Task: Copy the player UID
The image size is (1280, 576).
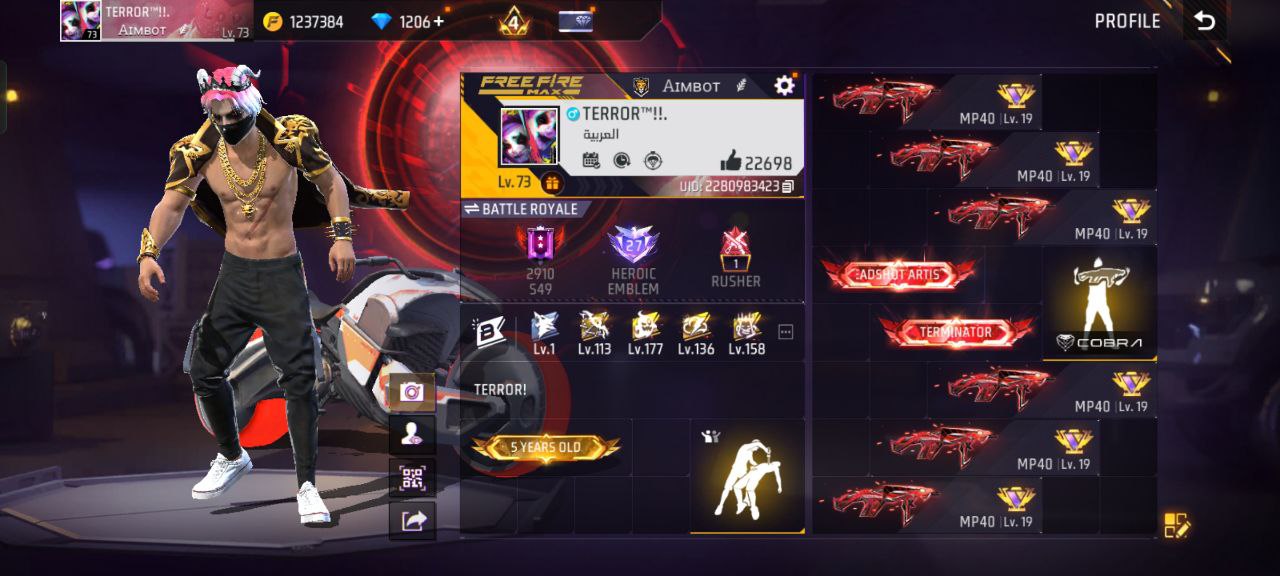Action: [x=788, y=187]
